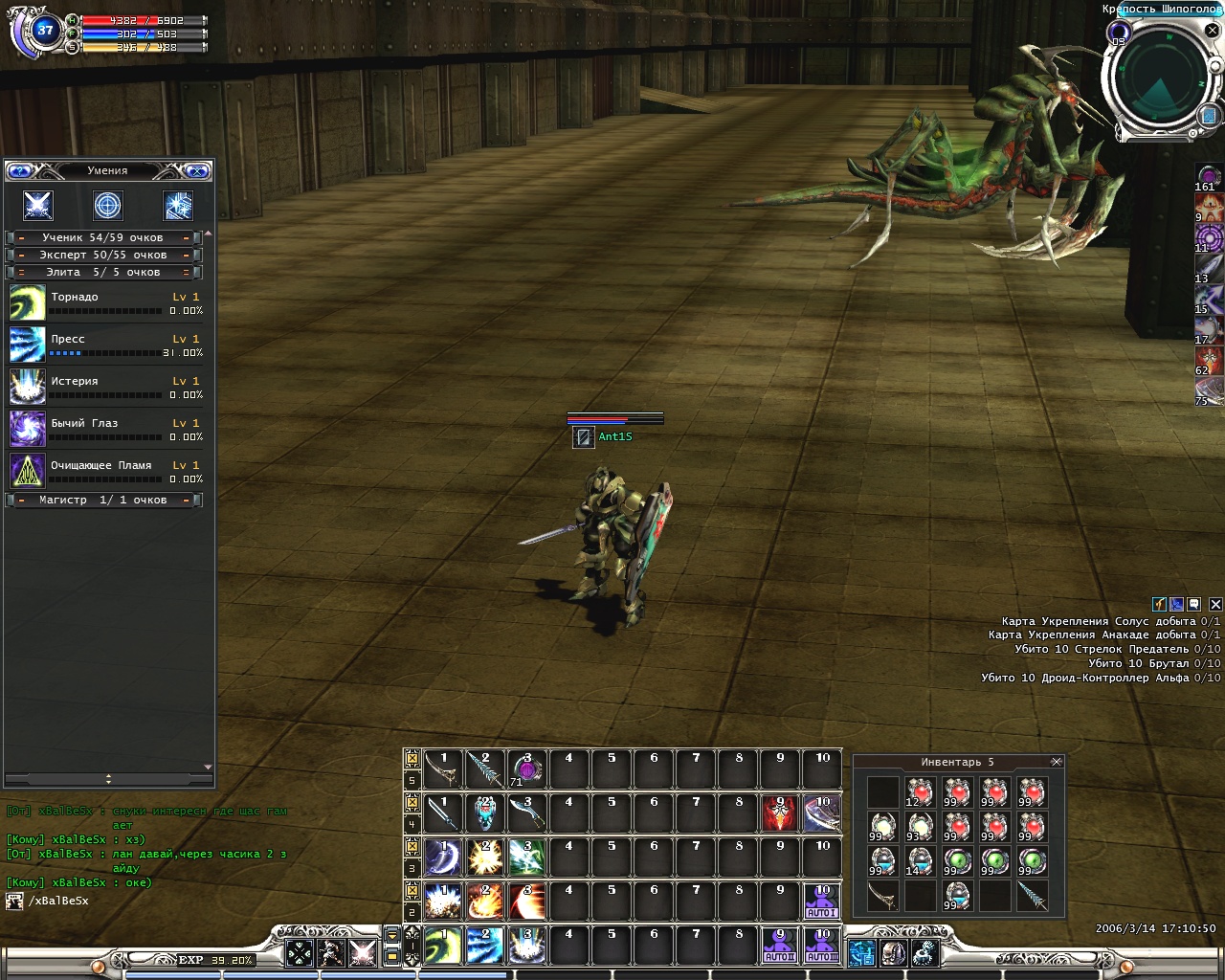Close the Инвентарь 5 window
This screenshot has height=980, width=1225.
click(1057, 762)
